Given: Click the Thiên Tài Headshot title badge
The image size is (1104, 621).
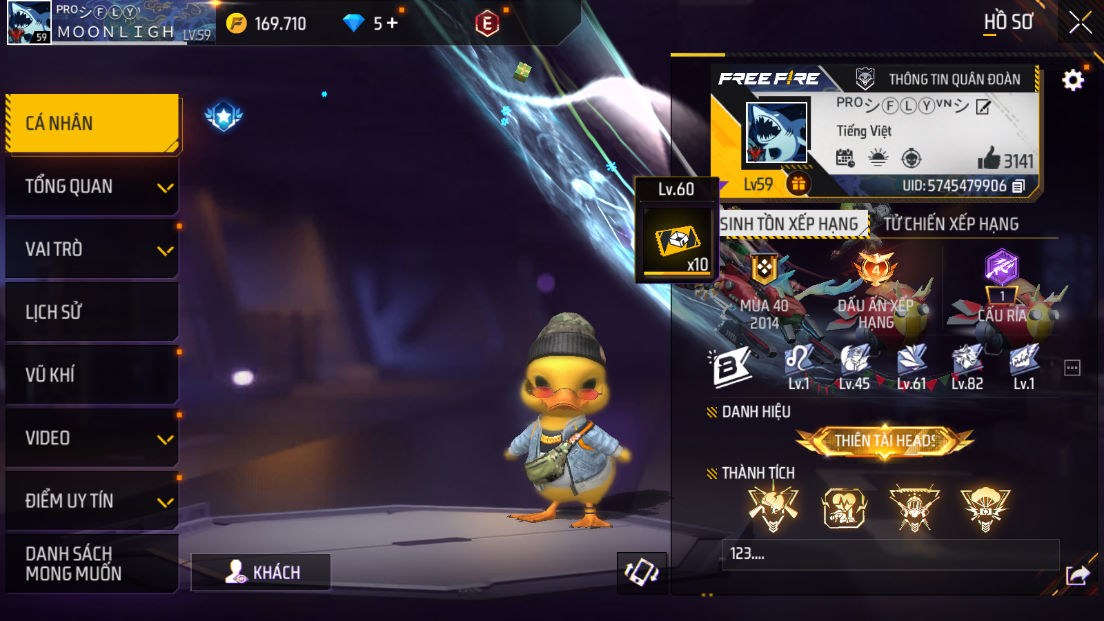Looking at the screenshot, I should (885, 440).
